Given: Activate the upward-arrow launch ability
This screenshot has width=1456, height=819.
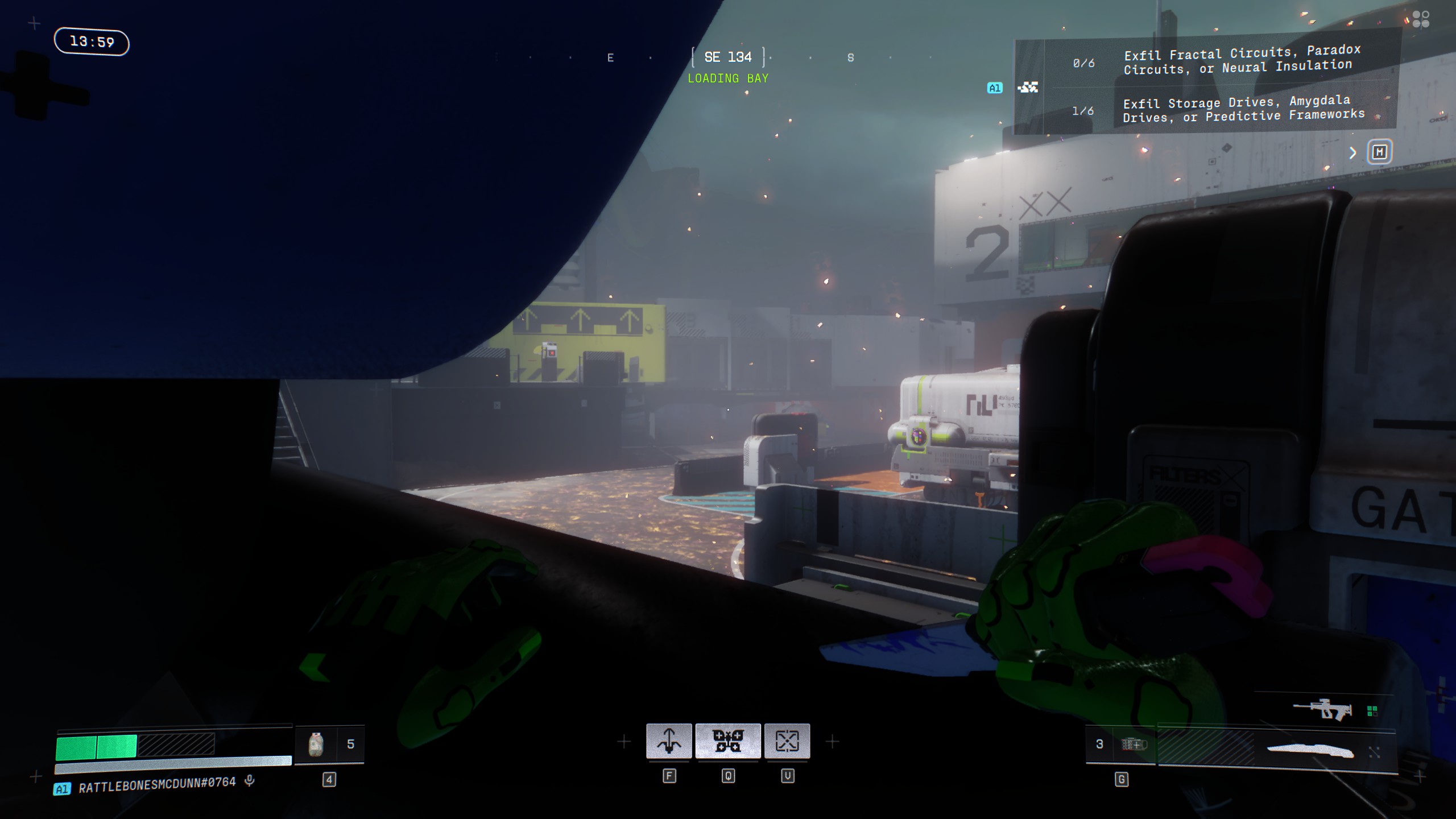Looking at the screenshot, I should [x=669, y=741].
